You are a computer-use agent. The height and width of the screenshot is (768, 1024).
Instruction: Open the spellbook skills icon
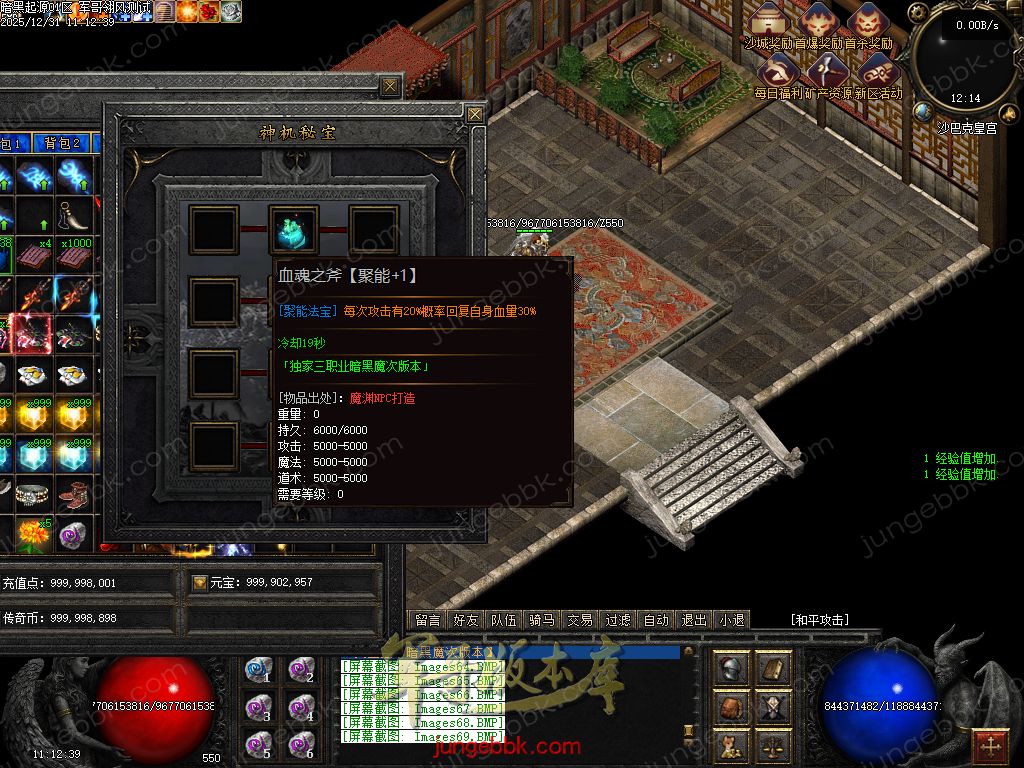pos(772,668)
